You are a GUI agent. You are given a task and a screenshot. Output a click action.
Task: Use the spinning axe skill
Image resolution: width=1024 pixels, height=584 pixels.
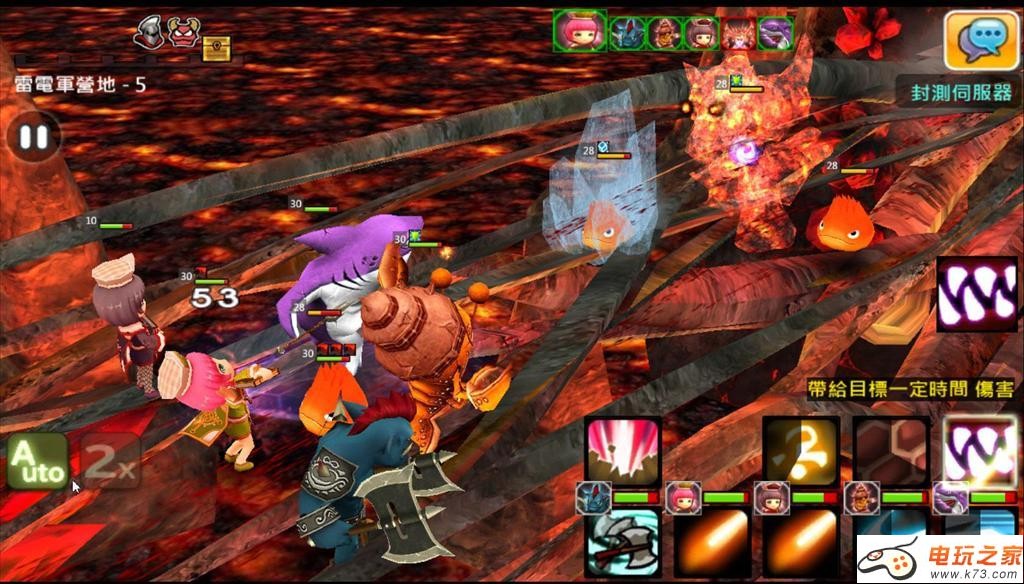pyautogui.click(x=623, y=542)
